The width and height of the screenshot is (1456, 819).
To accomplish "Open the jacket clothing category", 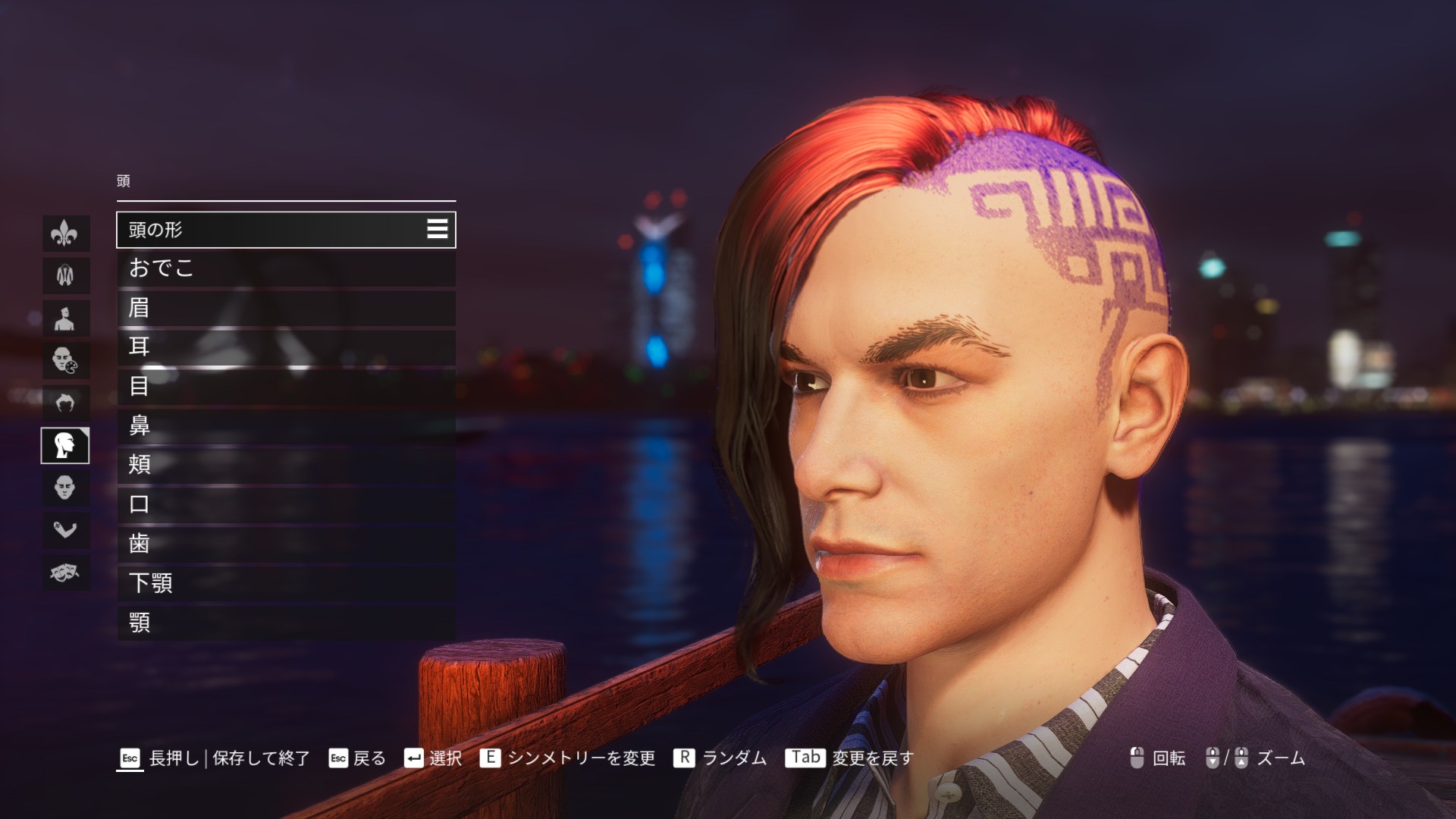I will click(65, 275).
